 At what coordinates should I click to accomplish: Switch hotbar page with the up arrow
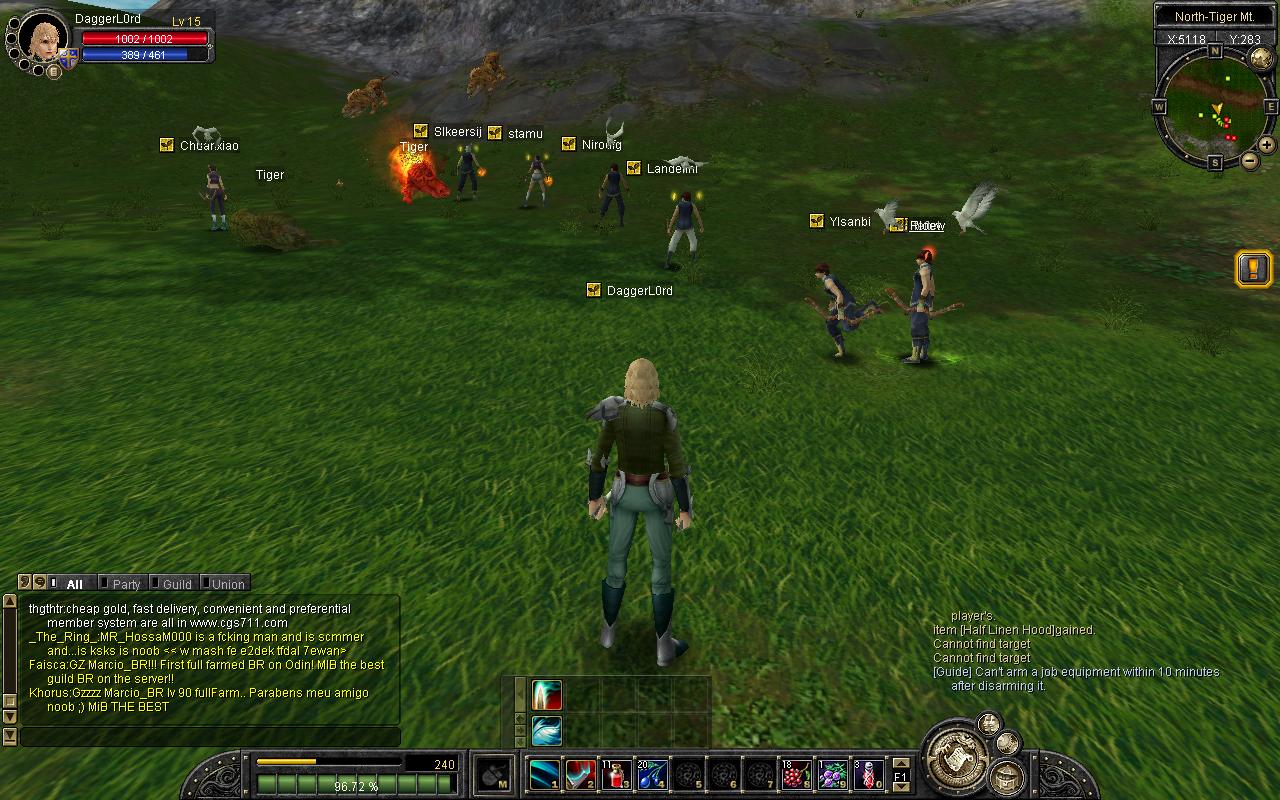coord(900,763)
